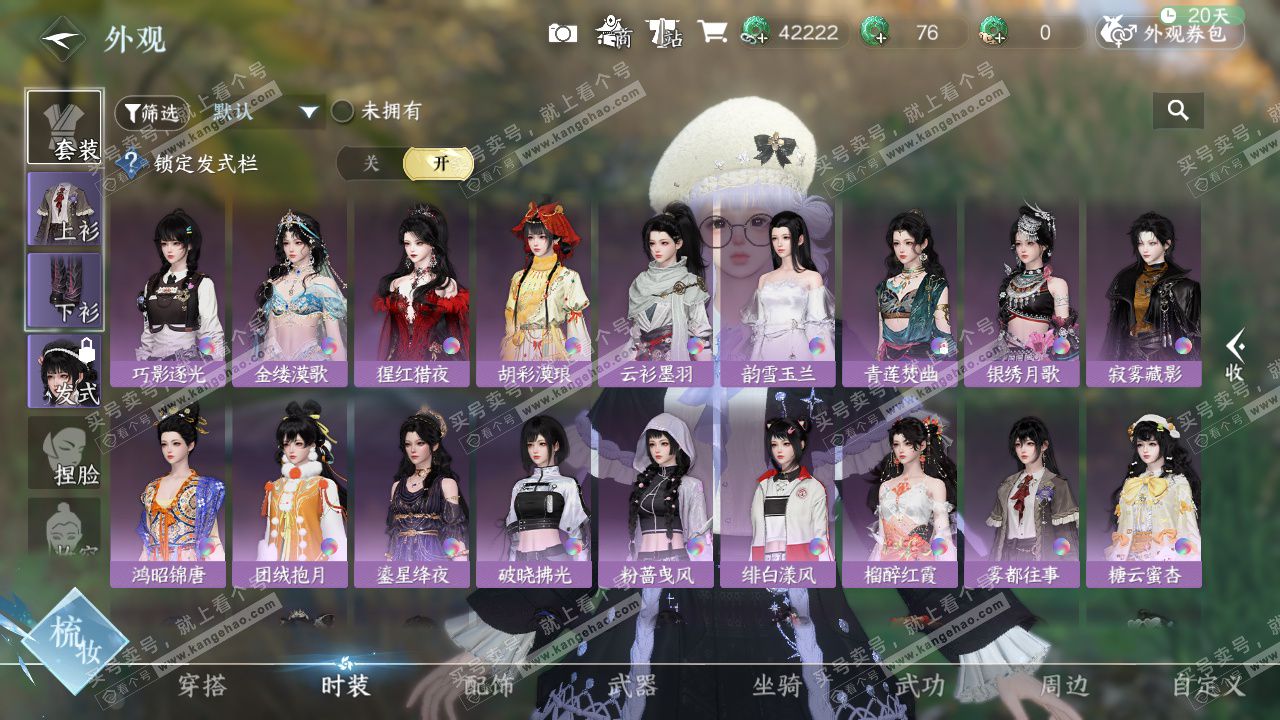Open the 捏脸 face customization
This screenshot has width=1280, height=720.
pyautogui.click(x=65, y=453)
